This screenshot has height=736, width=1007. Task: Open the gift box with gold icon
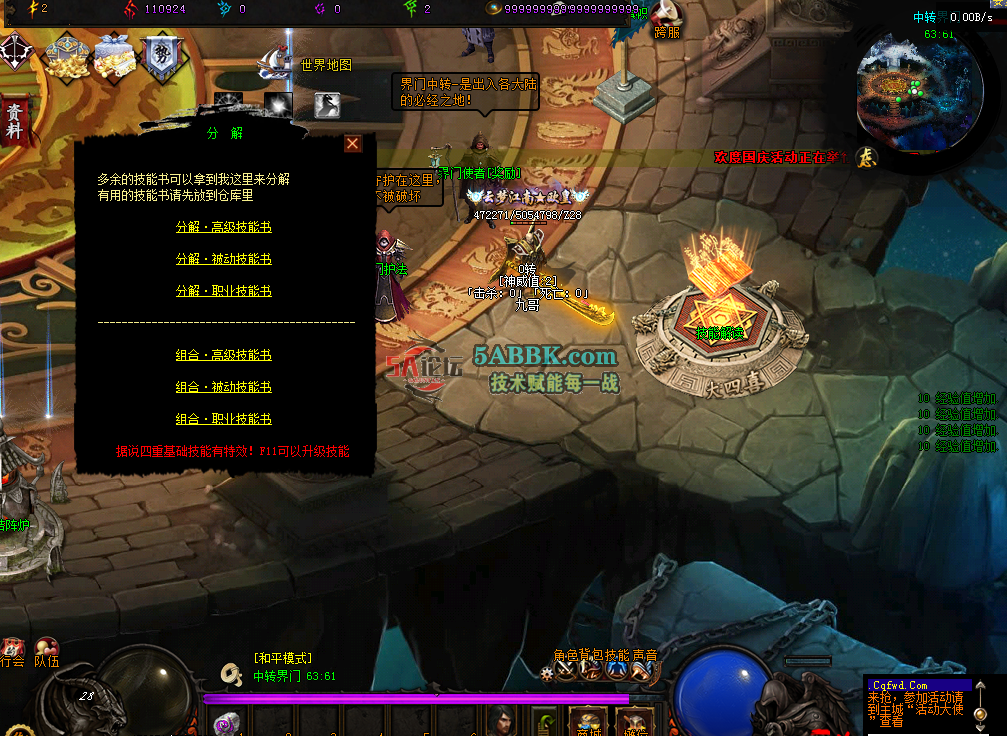point(114,56)
